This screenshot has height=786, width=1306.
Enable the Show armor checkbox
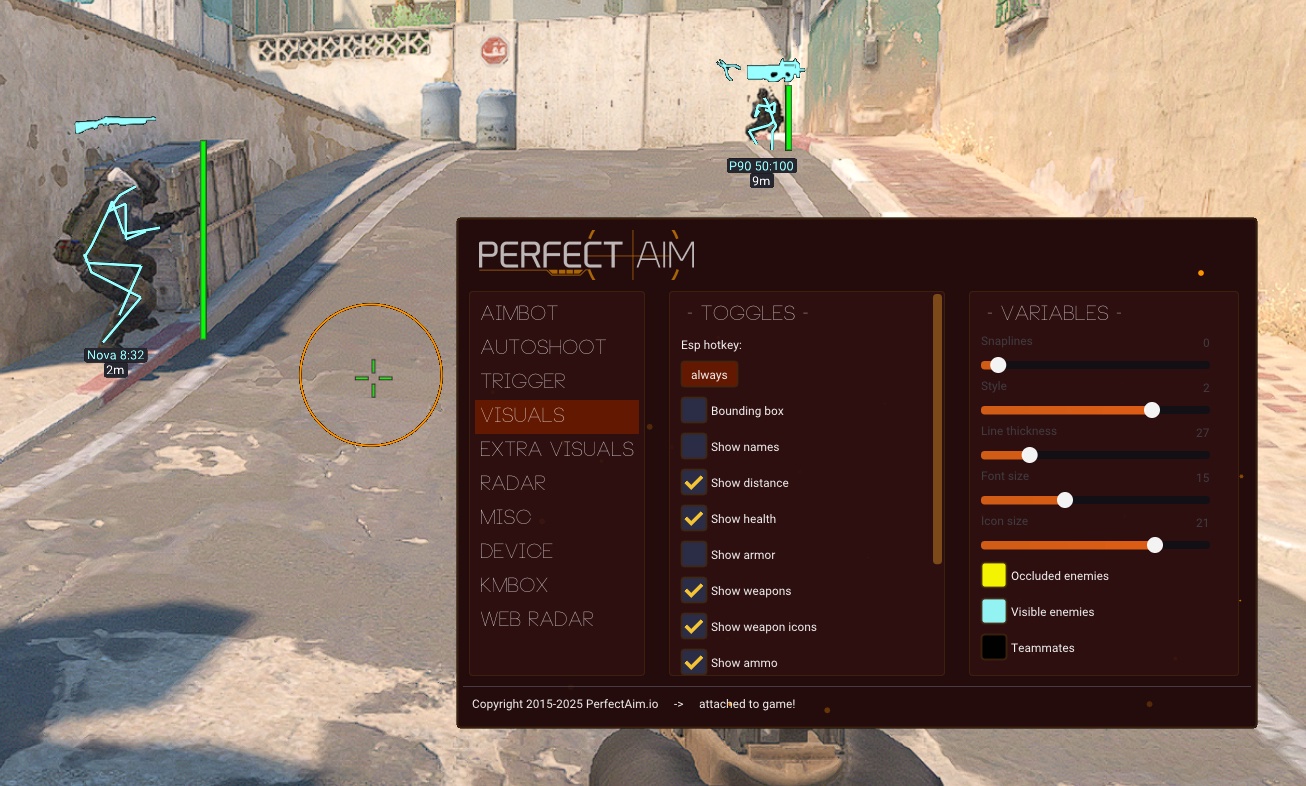[694, 555]
